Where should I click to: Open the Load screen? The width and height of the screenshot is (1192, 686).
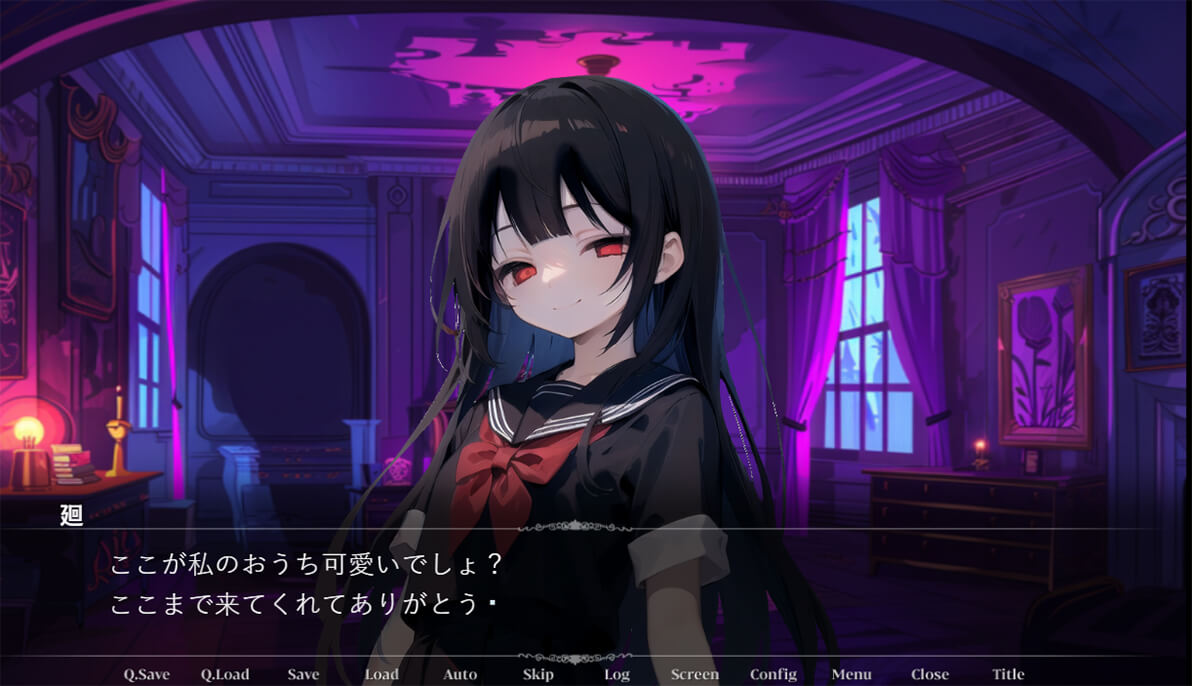click(381, 674)
